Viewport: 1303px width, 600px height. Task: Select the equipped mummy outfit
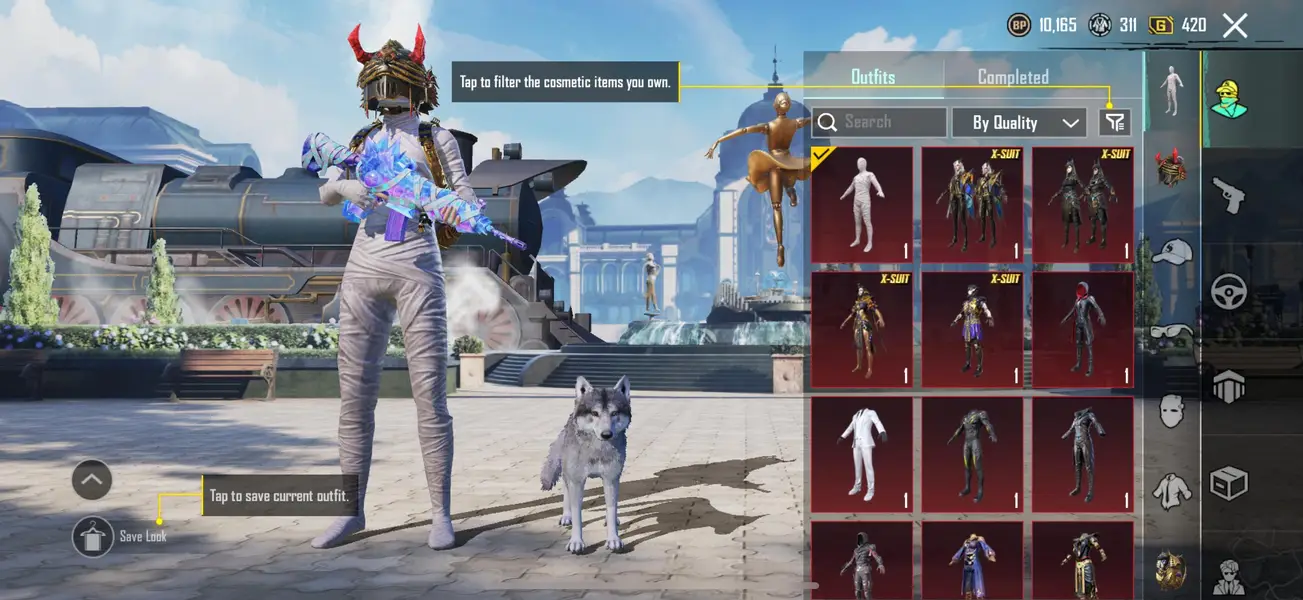862,204
